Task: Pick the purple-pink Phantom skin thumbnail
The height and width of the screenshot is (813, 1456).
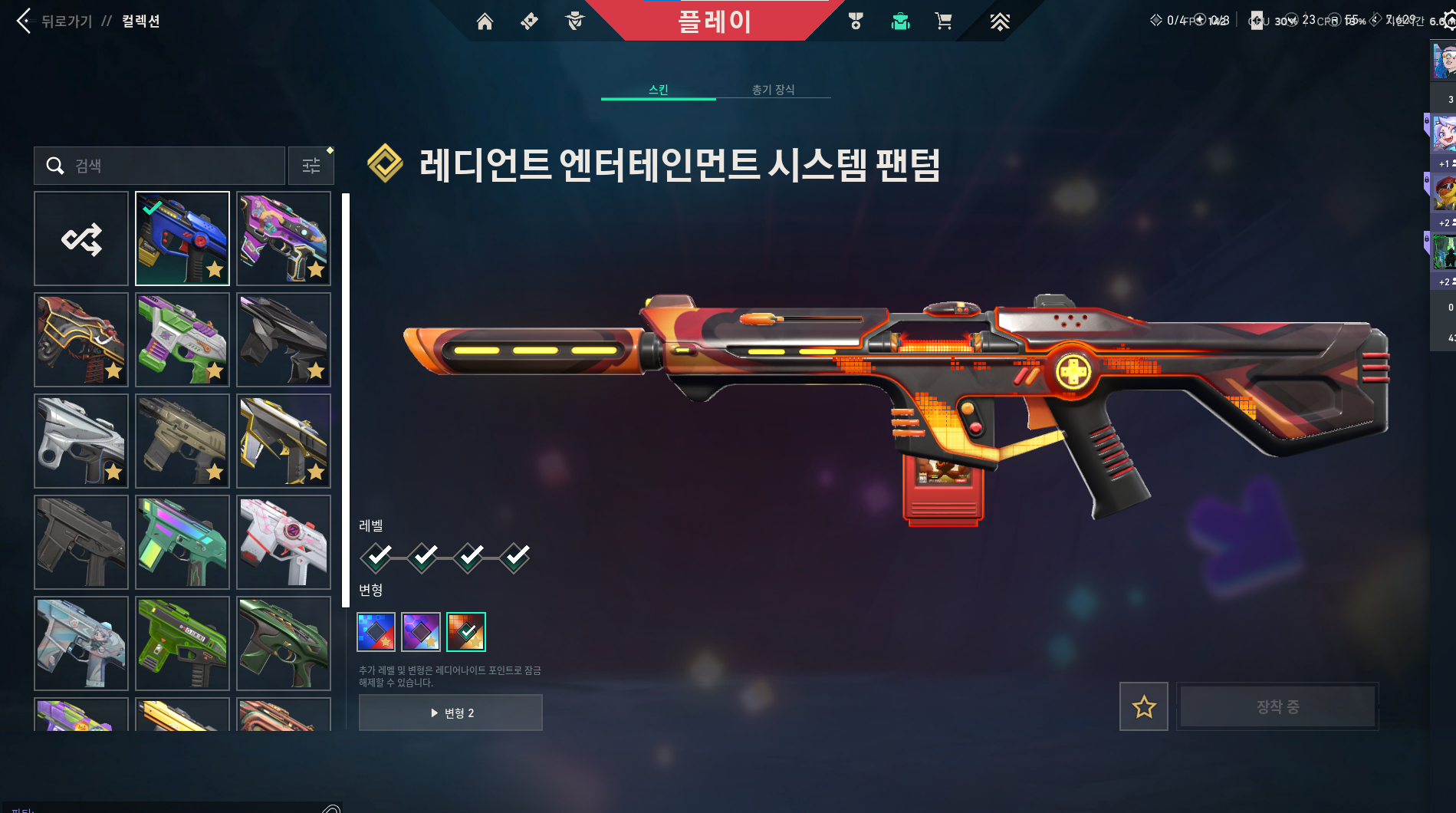Action: coord(284,239)
